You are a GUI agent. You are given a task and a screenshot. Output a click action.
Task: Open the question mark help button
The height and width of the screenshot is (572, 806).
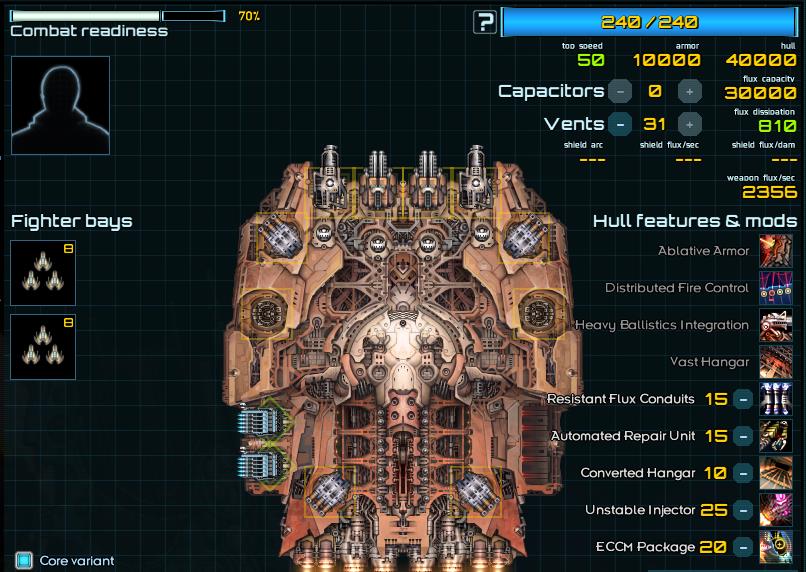coord(485,22)
